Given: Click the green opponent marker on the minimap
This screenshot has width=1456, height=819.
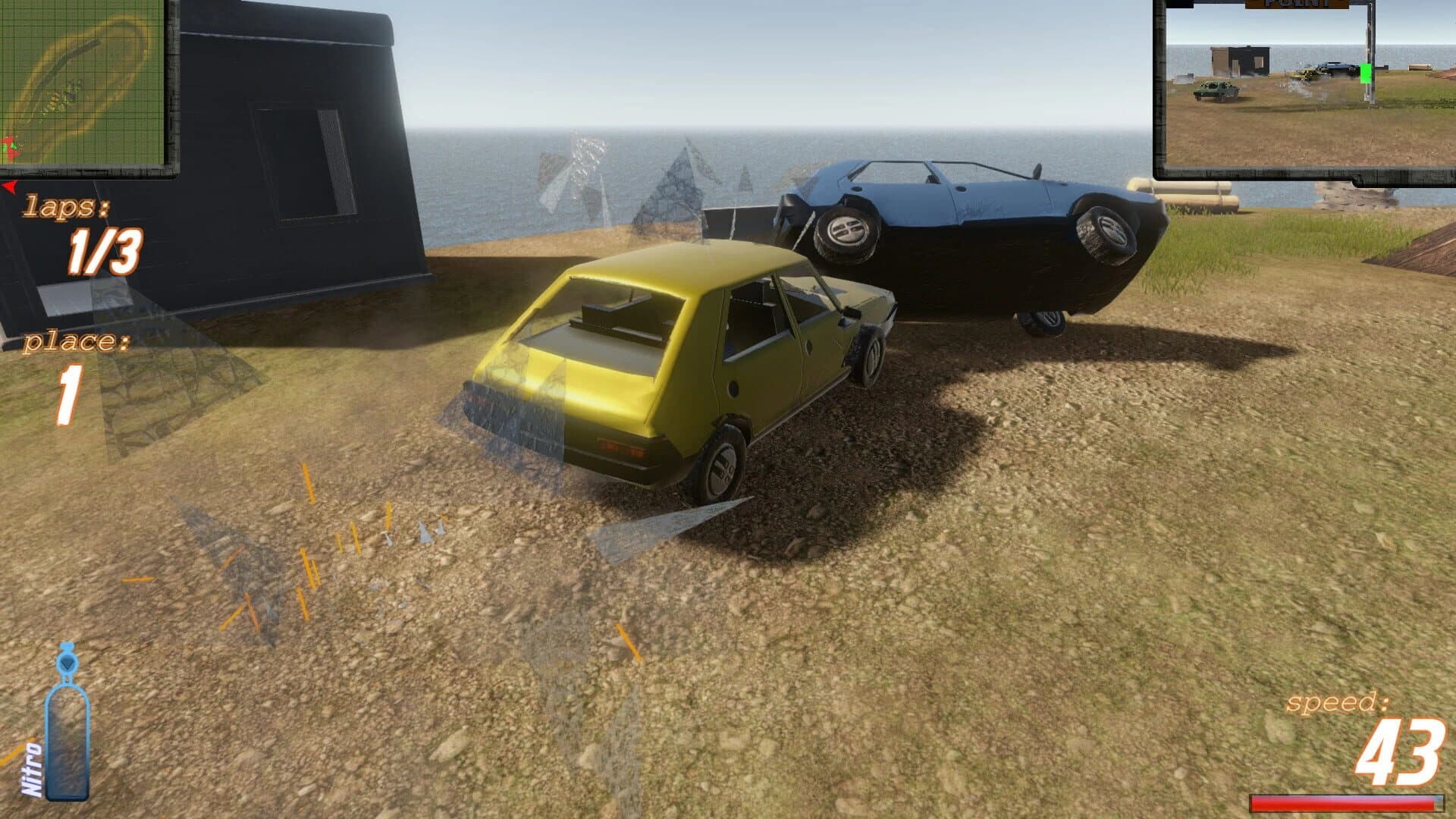Looking at the screenshot, I should pos(14,146).
